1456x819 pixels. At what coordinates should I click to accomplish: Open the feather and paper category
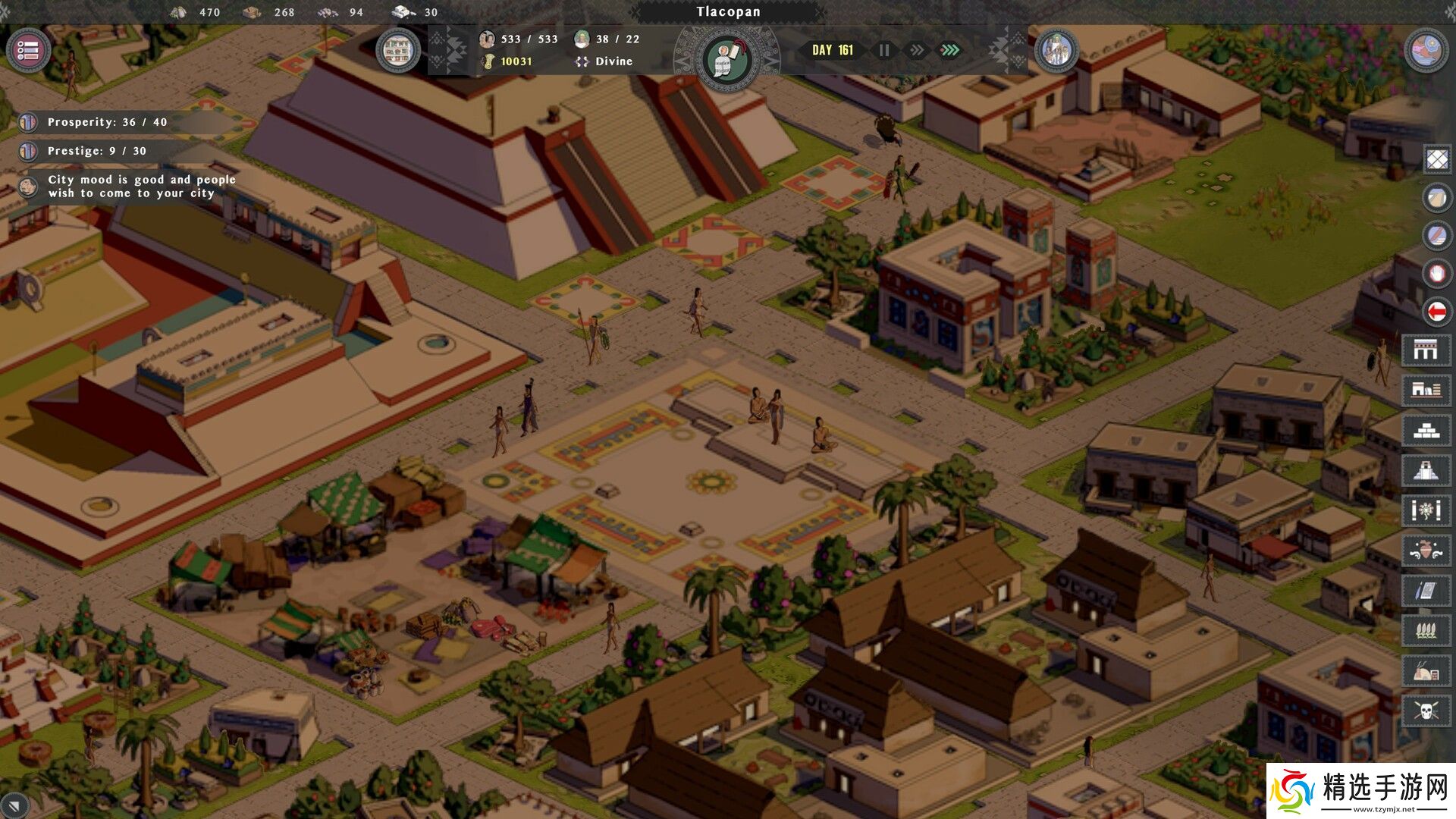1426,591
